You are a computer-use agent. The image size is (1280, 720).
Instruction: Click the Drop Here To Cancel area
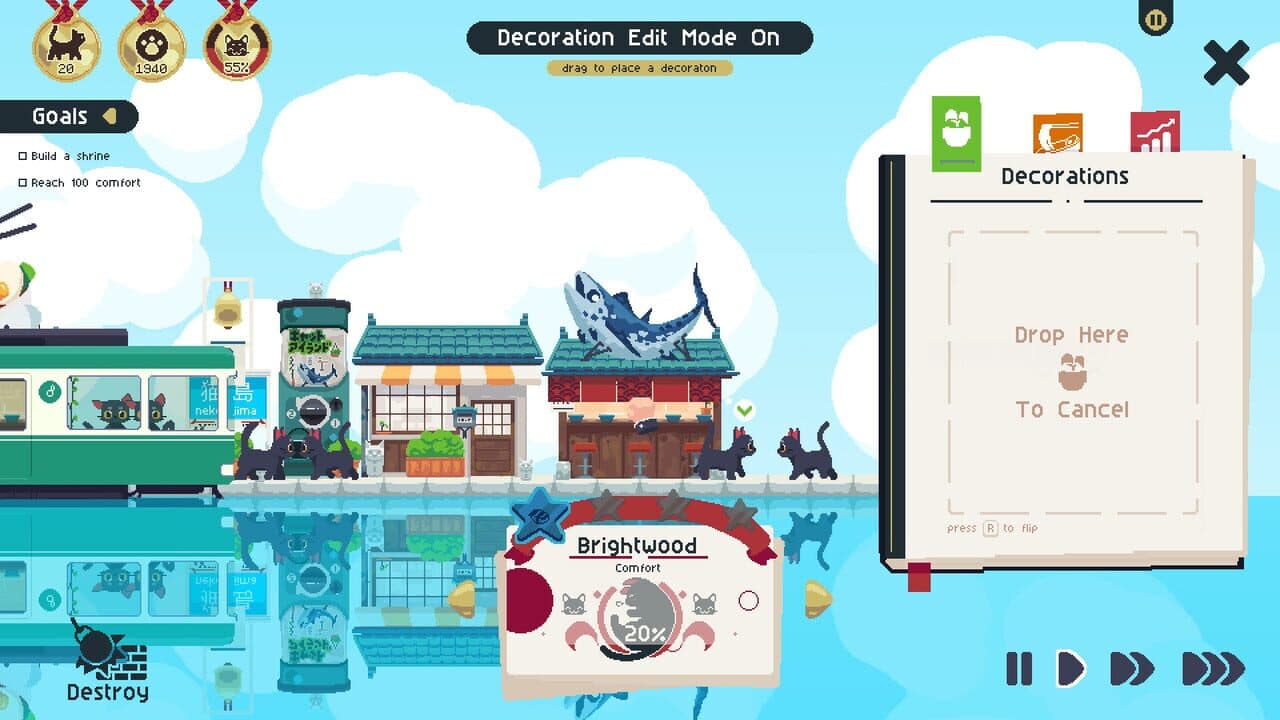pyautogui.click(x=1072, y=371)
